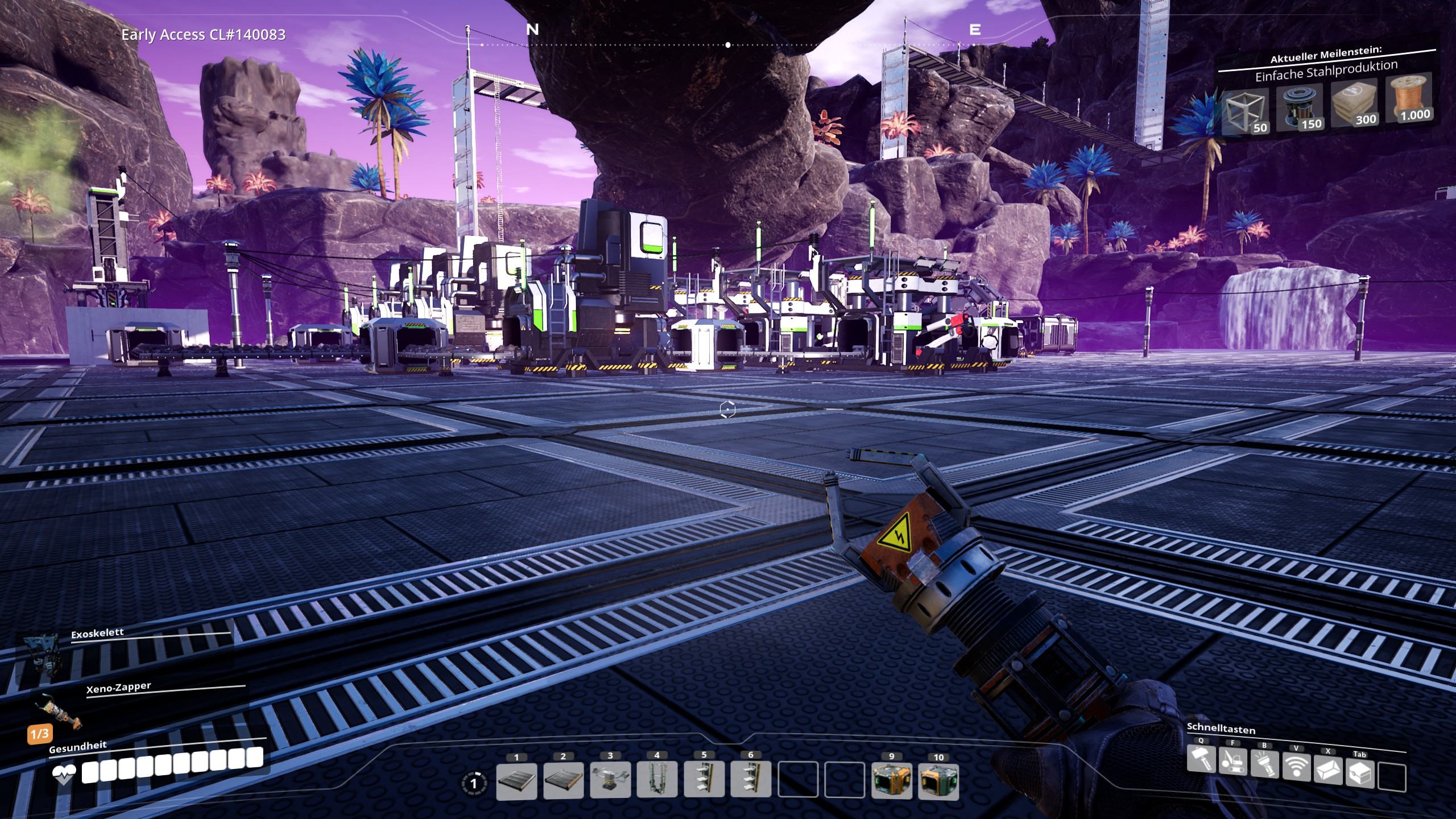
Task: Click the copper wire spool requirement
Action: click(1409, 101)
